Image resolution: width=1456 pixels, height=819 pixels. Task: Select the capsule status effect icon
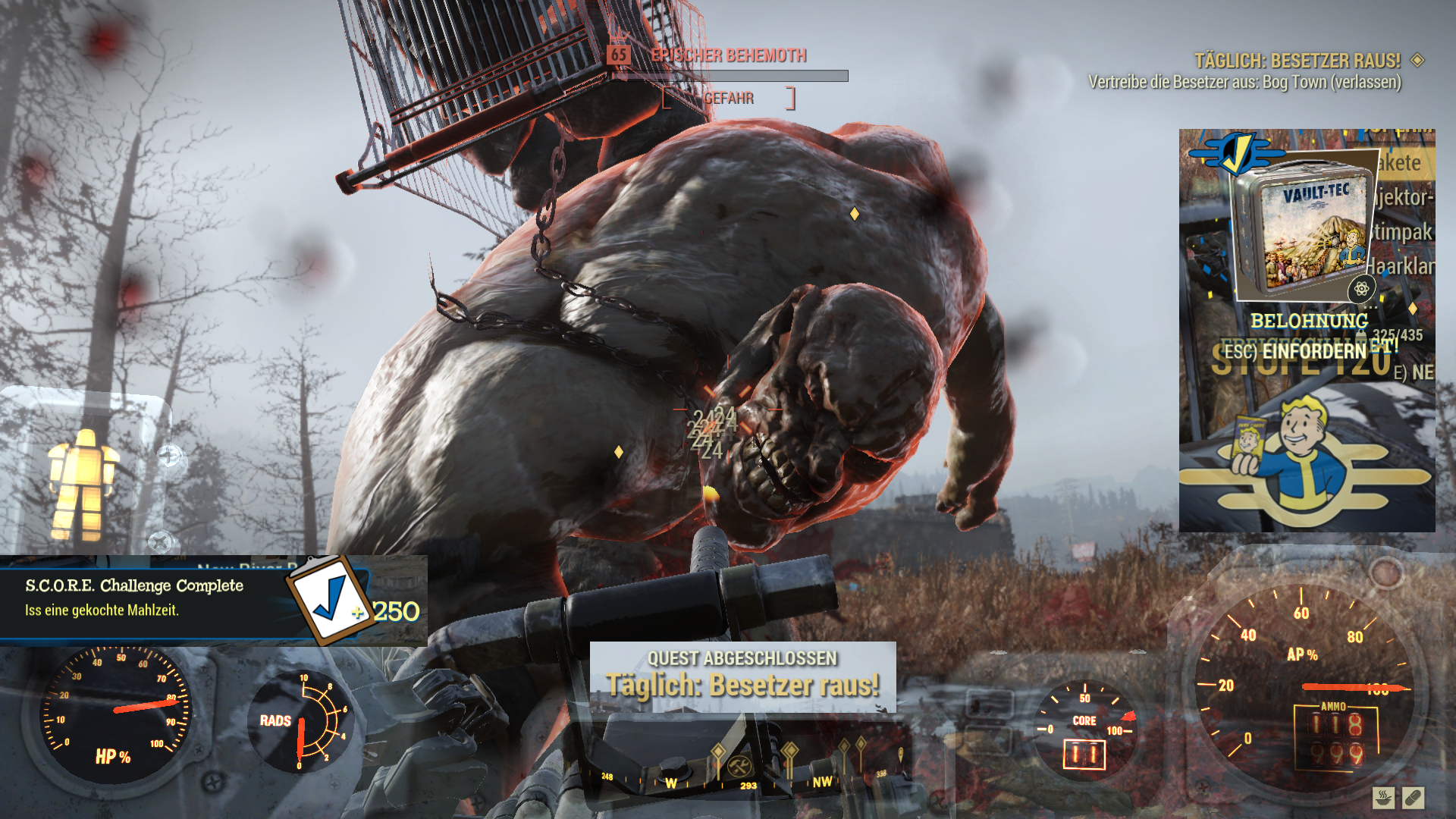click(x=1413, y=798)
